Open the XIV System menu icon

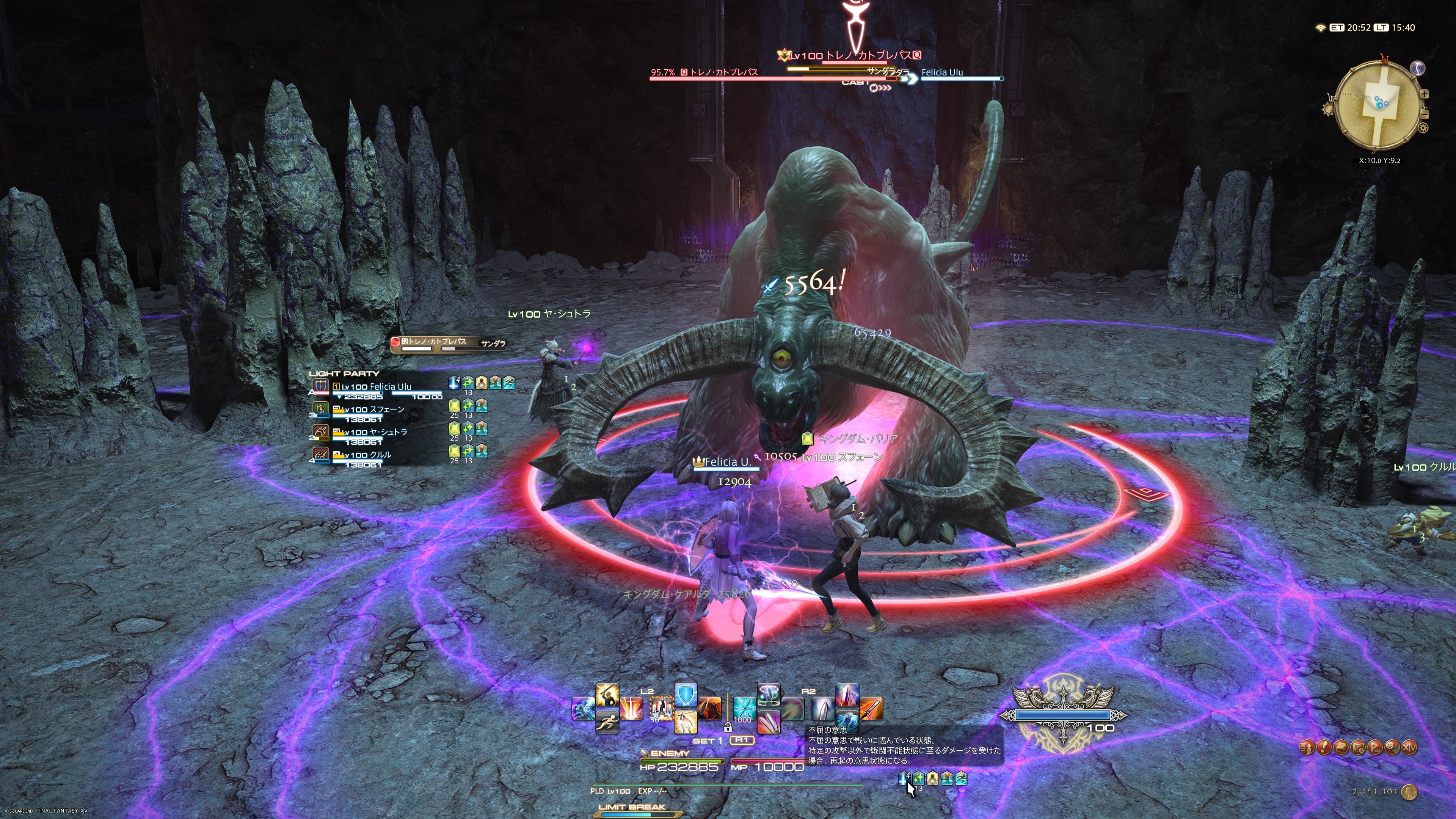[1410, 748]
